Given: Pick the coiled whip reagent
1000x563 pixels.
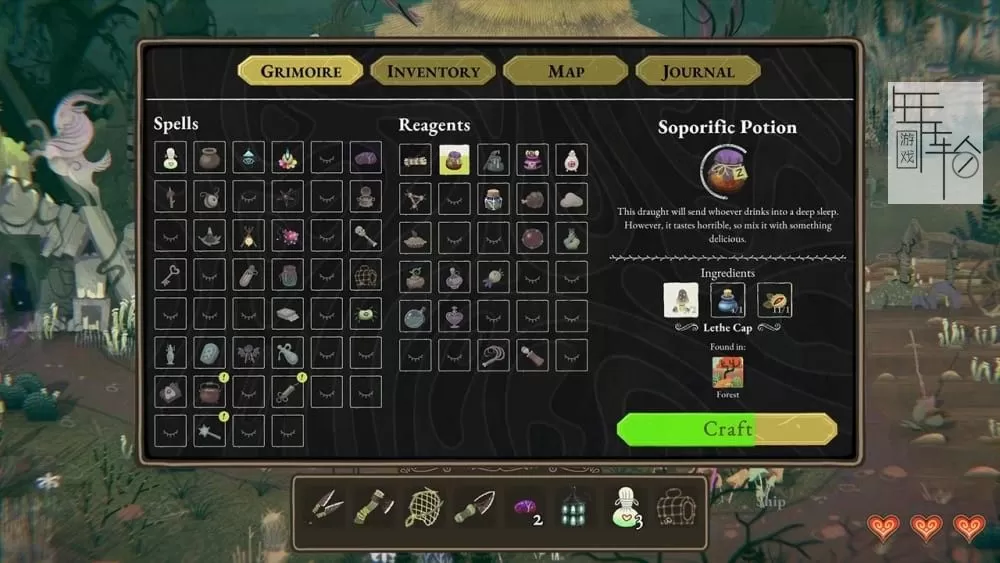Looking at the screenshot, I should (494, 355).
